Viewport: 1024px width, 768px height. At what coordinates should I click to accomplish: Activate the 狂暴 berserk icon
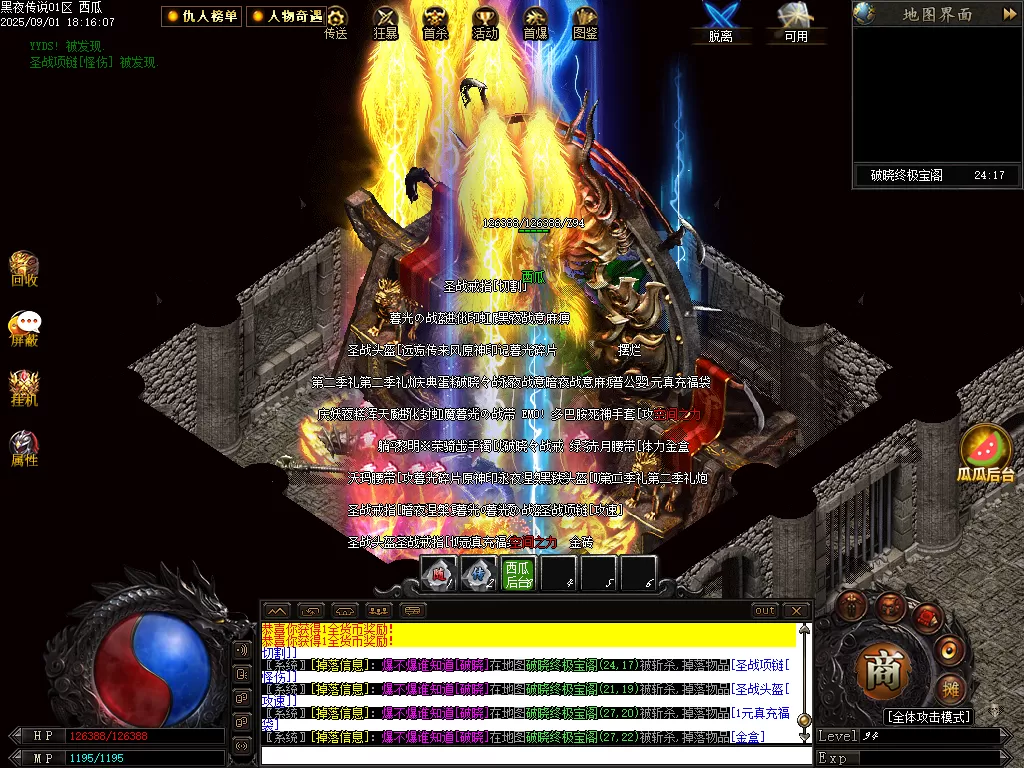tap(386, 20)
